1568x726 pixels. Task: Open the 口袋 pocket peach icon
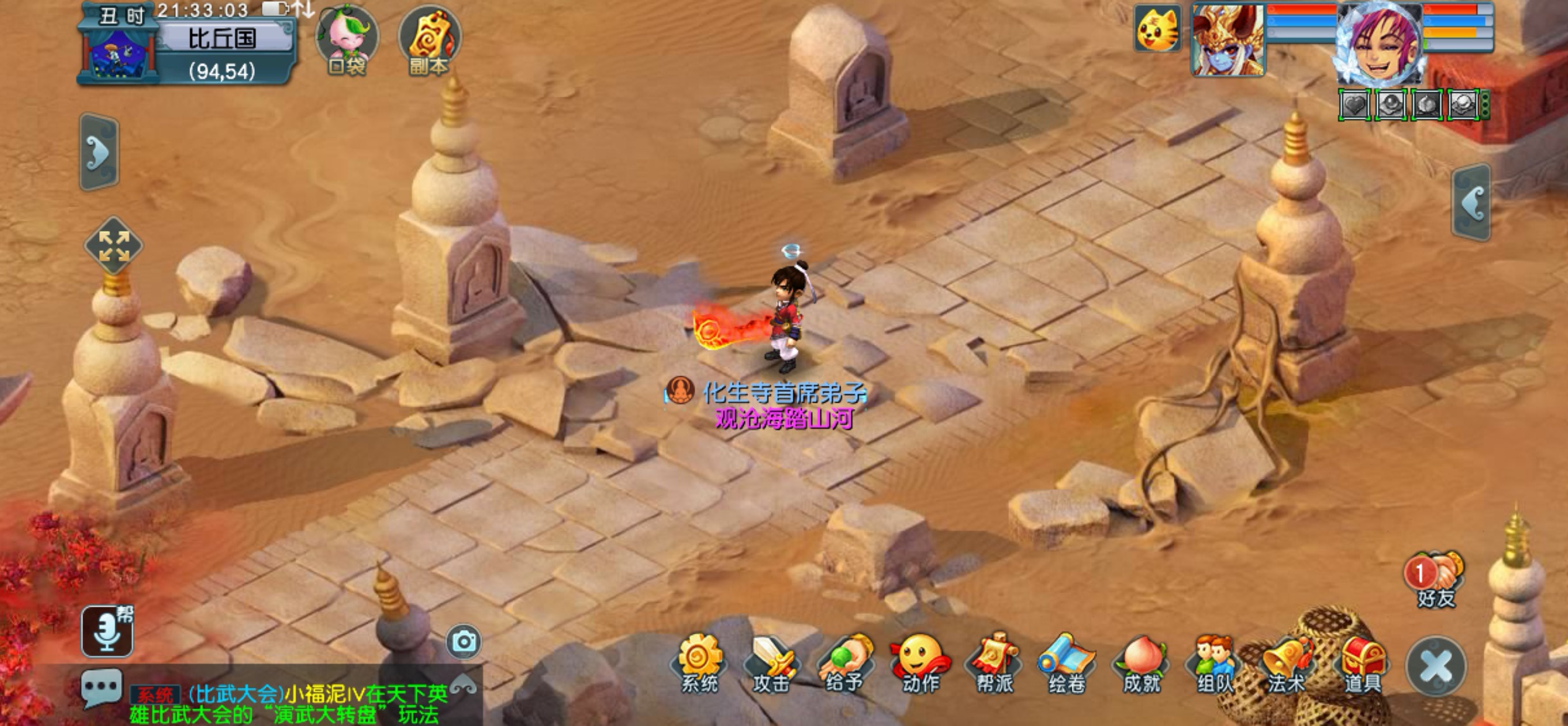tap(347, 40)
